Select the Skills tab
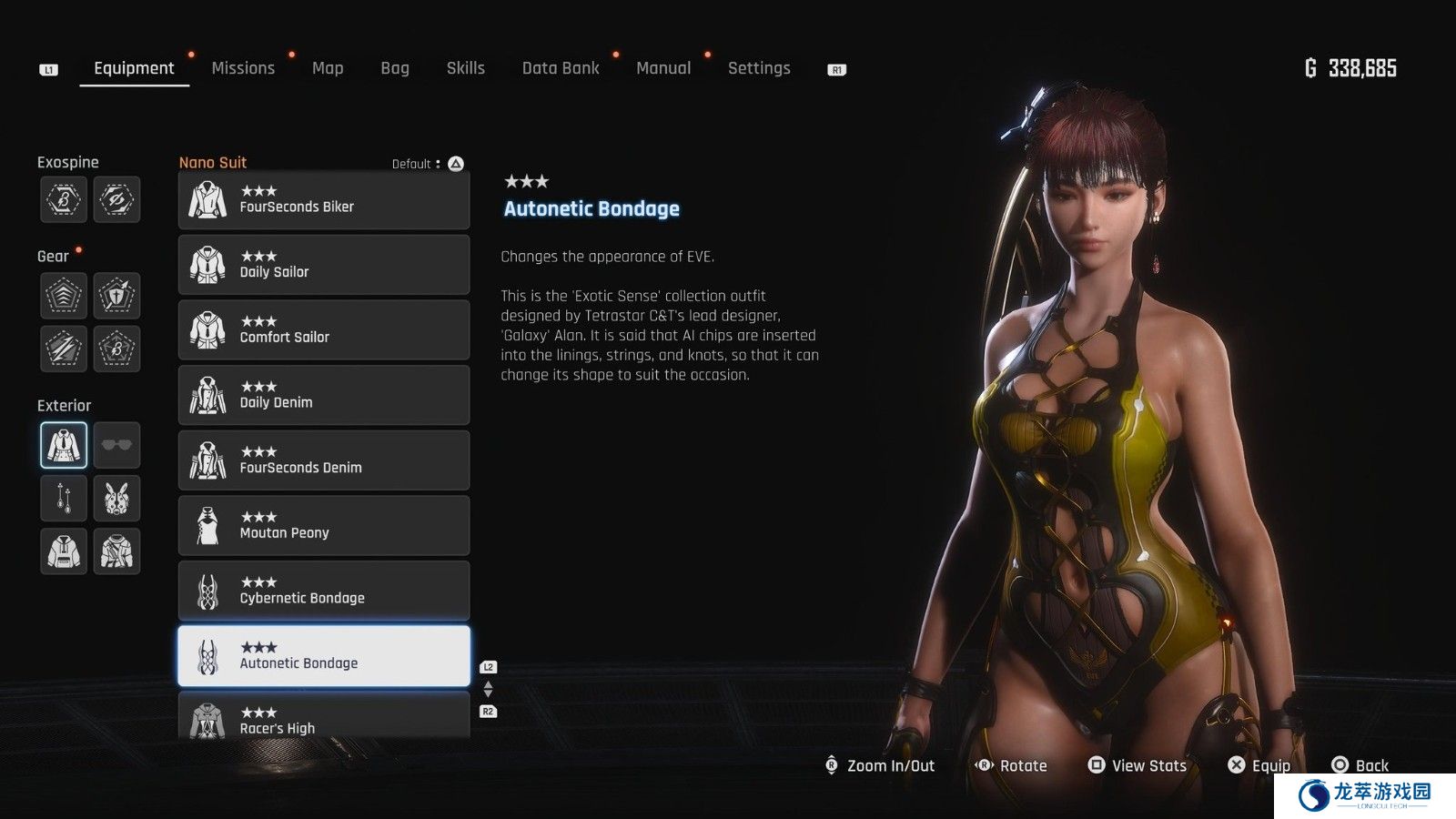Image resolution: width=1456 pixels, height=819 pixels. click(x=465, y=68)
